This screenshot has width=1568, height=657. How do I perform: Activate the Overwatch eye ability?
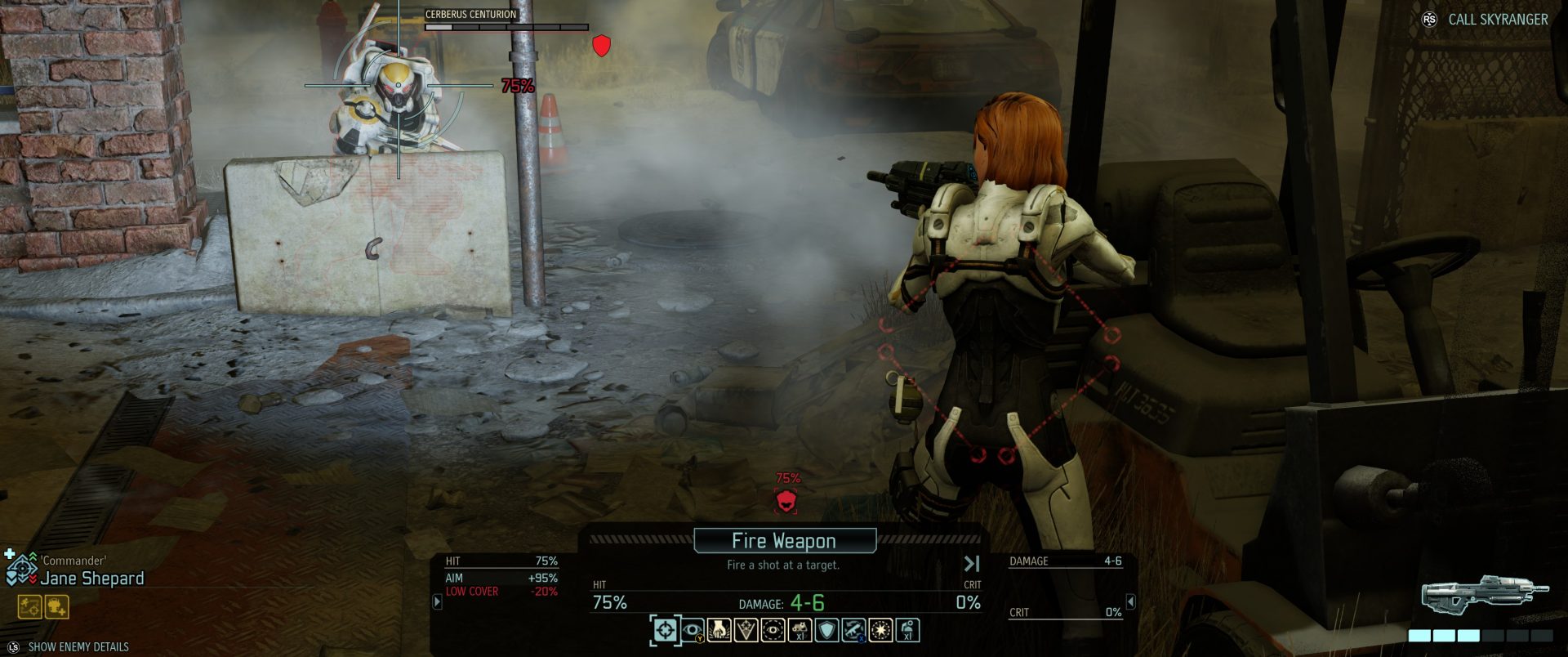pyautogui.click(x=693, y=630)
